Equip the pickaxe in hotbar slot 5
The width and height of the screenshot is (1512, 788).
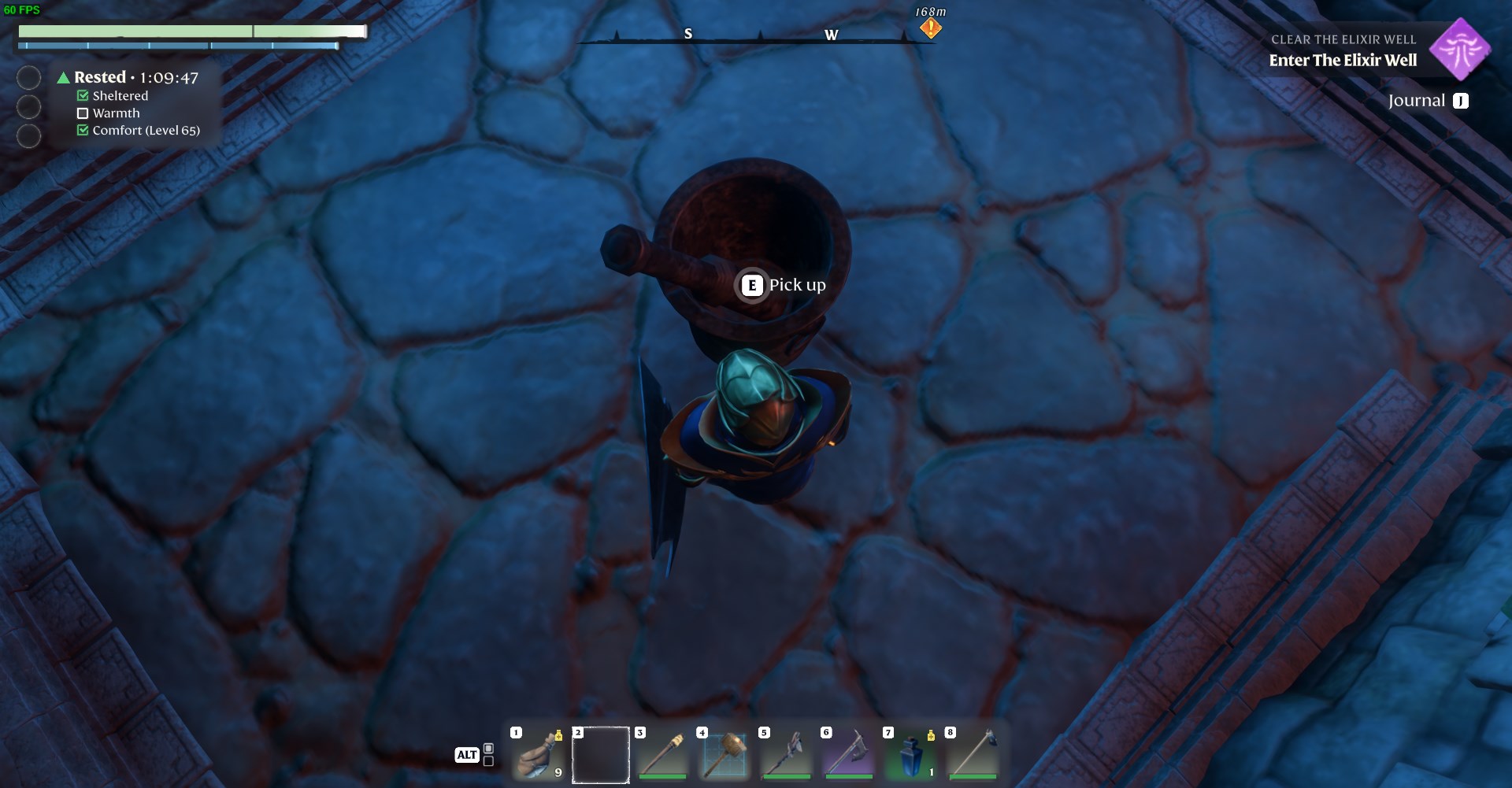[786, 755]
